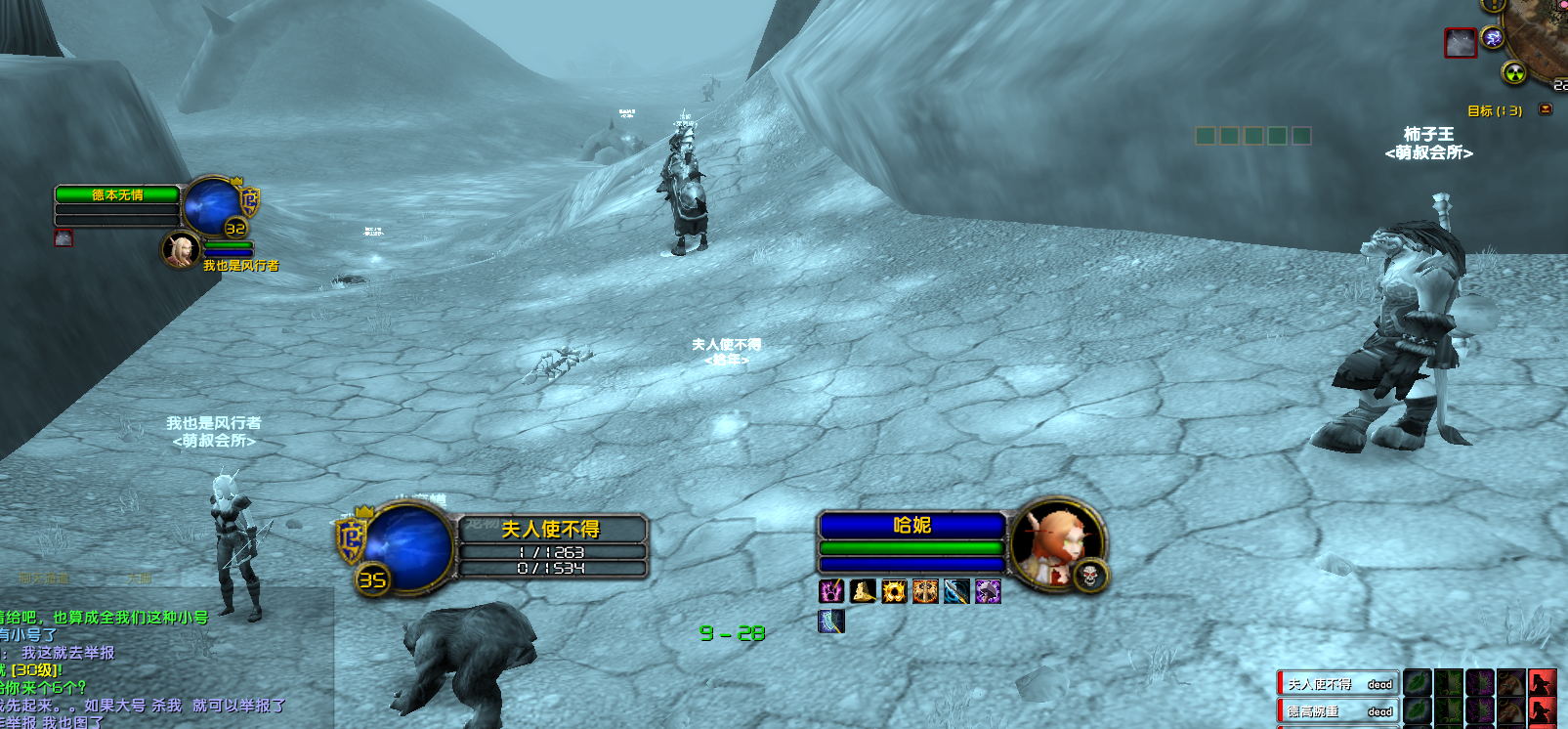Click the skull elite badge on target
This screenshot has width=1568, height=729.
(x=1090, y=577)
